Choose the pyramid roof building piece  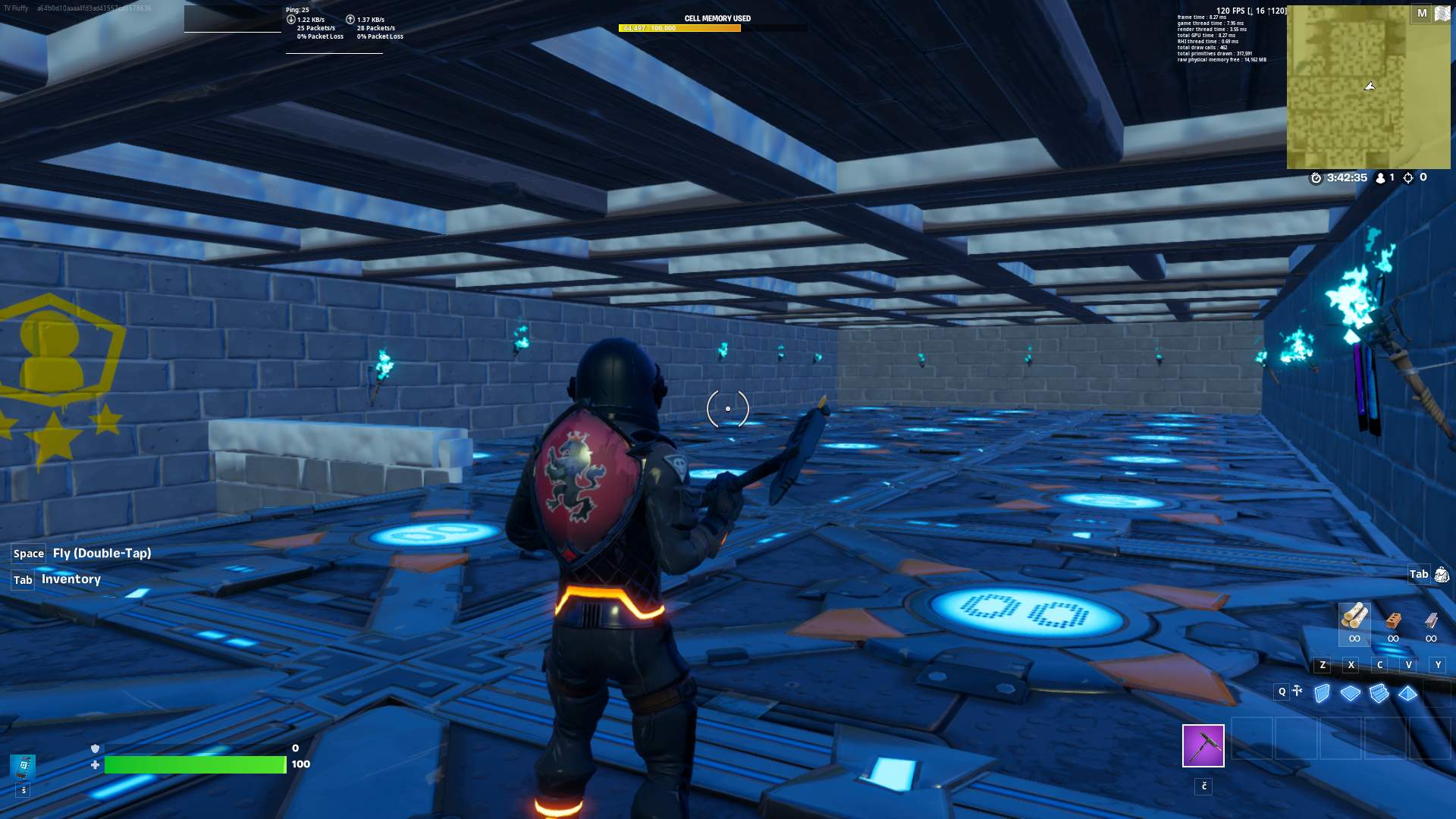click(x=1408, y=693)
